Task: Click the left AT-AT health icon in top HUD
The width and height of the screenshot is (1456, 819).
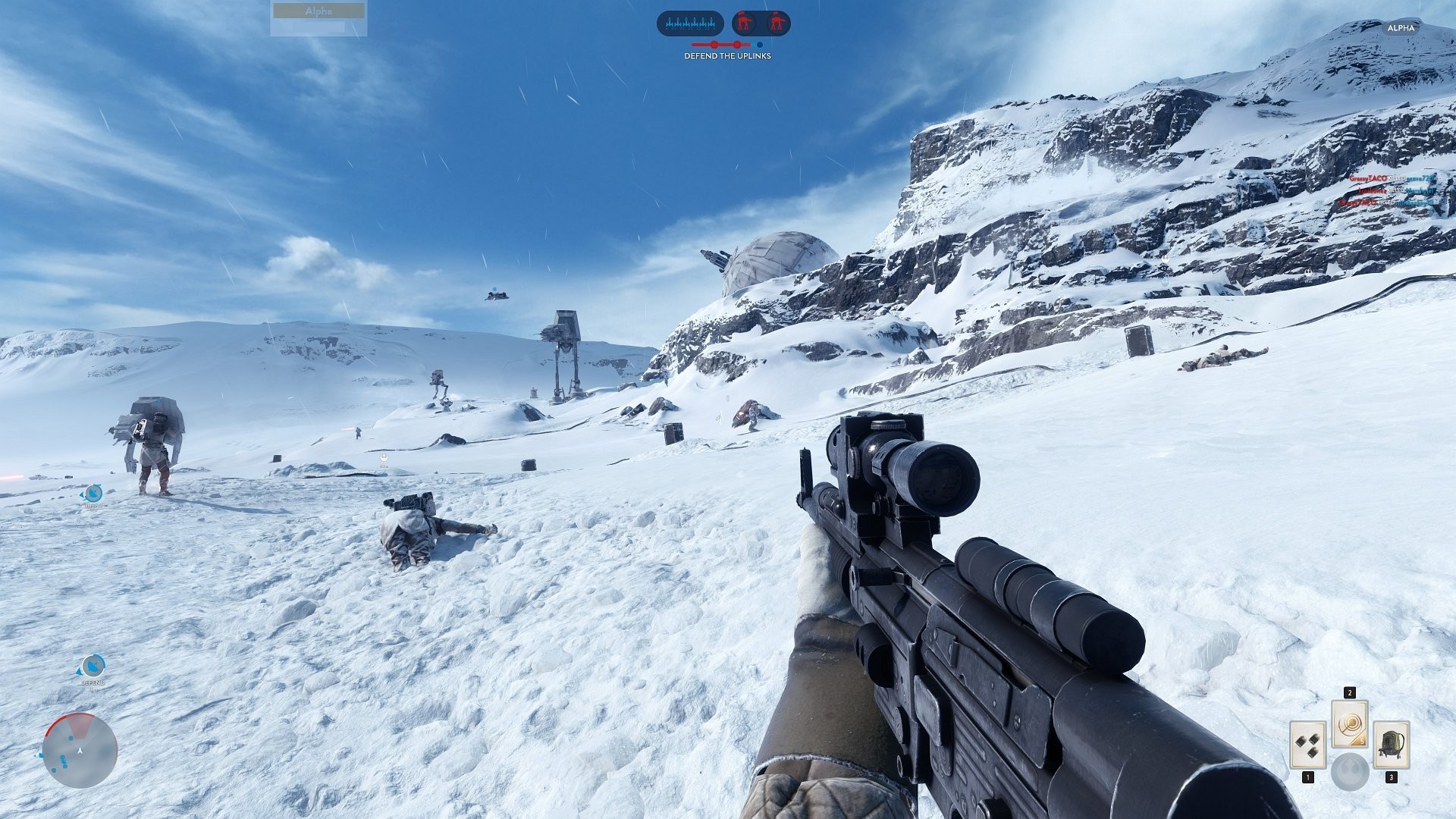Action: (744, 22)
